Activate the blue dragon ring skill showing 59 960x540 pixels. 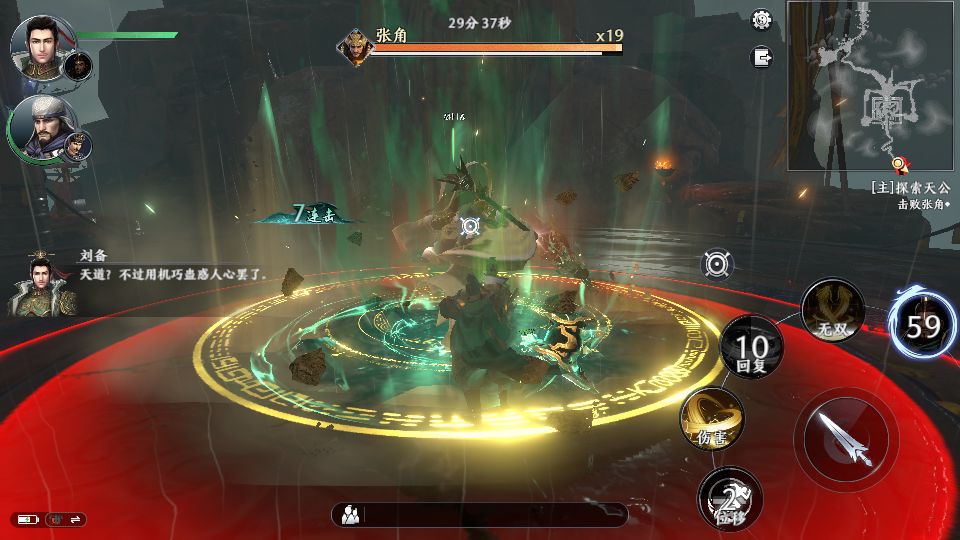[x=923, y=326]
